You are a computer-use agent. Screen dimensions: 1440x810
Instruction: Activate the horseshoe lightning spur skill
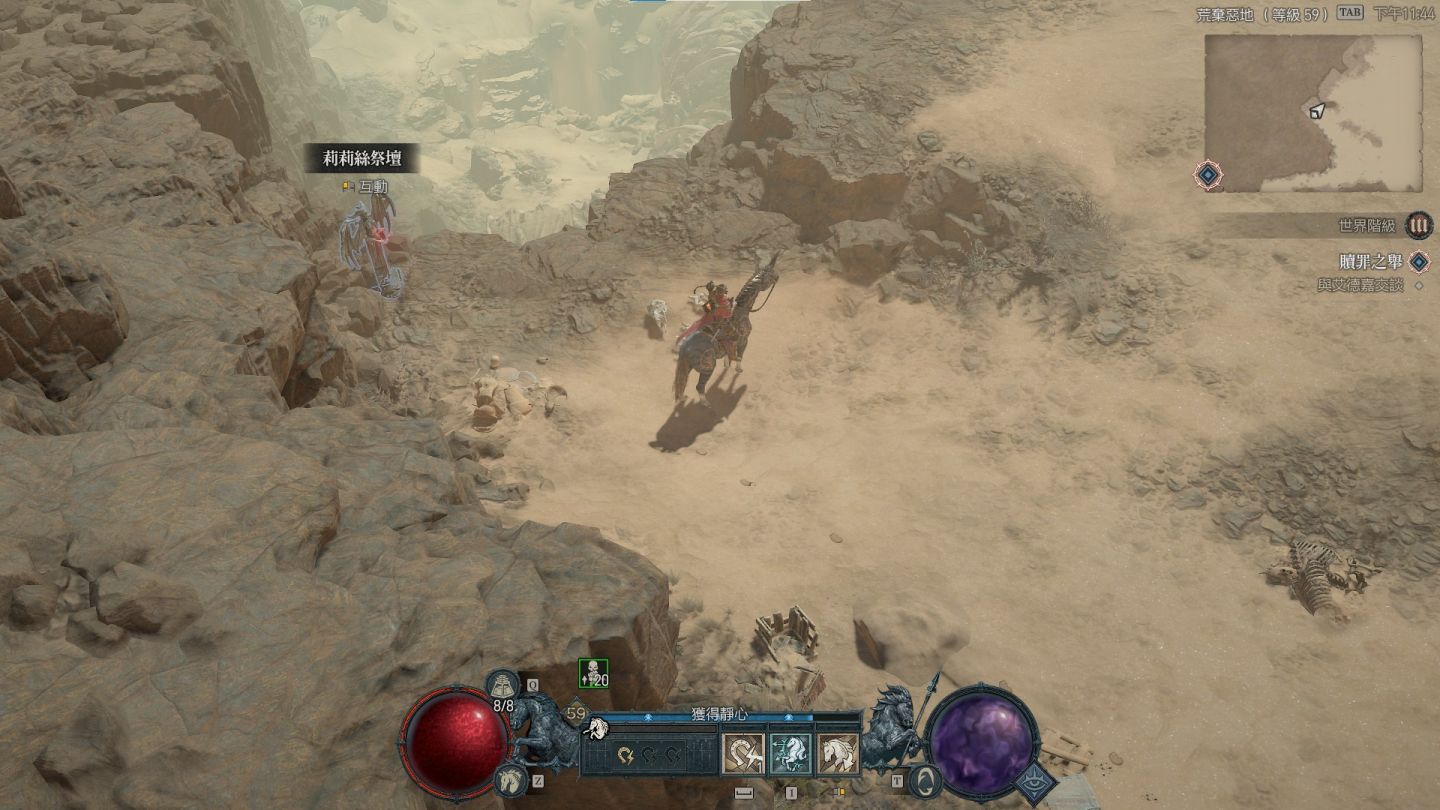tap(743, 754)
